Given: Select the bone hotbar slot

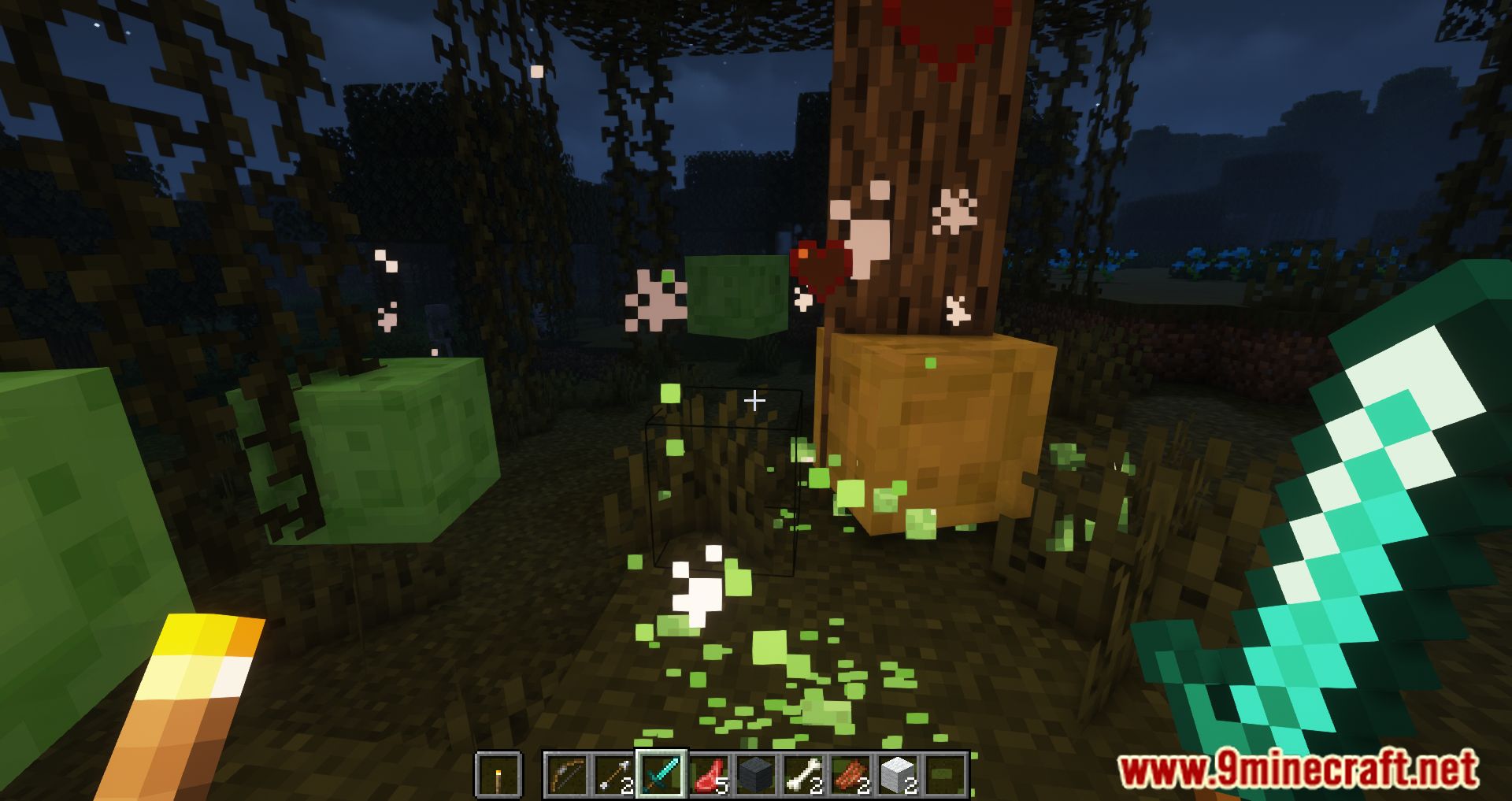Looking at the screenshot, I should point(803,775).
